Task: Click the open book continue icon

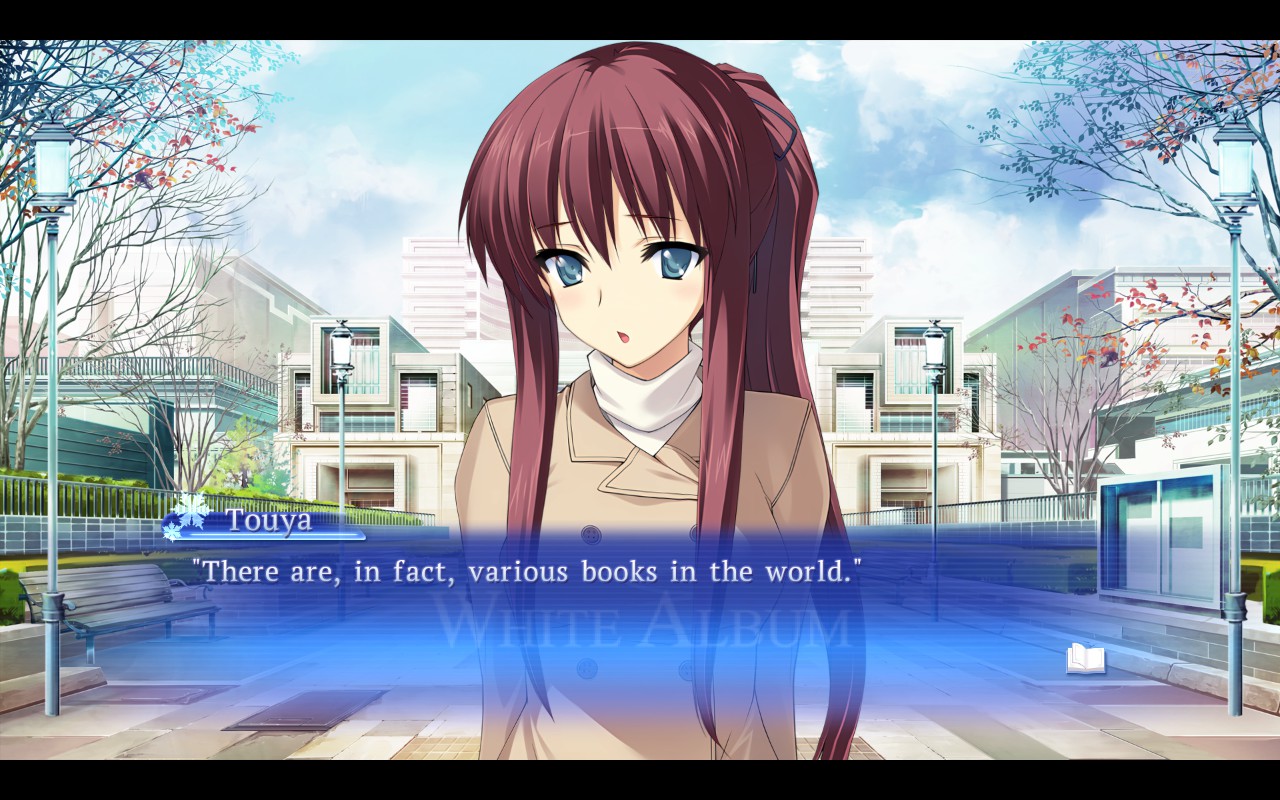Action: pos(1085,659)
